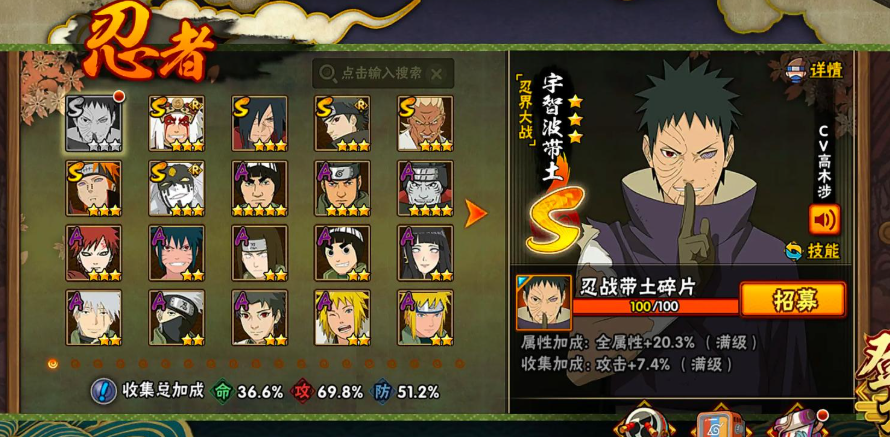Select red-haired Gaara portrait
The image size is (890, 437).
[x=94, y=253]
